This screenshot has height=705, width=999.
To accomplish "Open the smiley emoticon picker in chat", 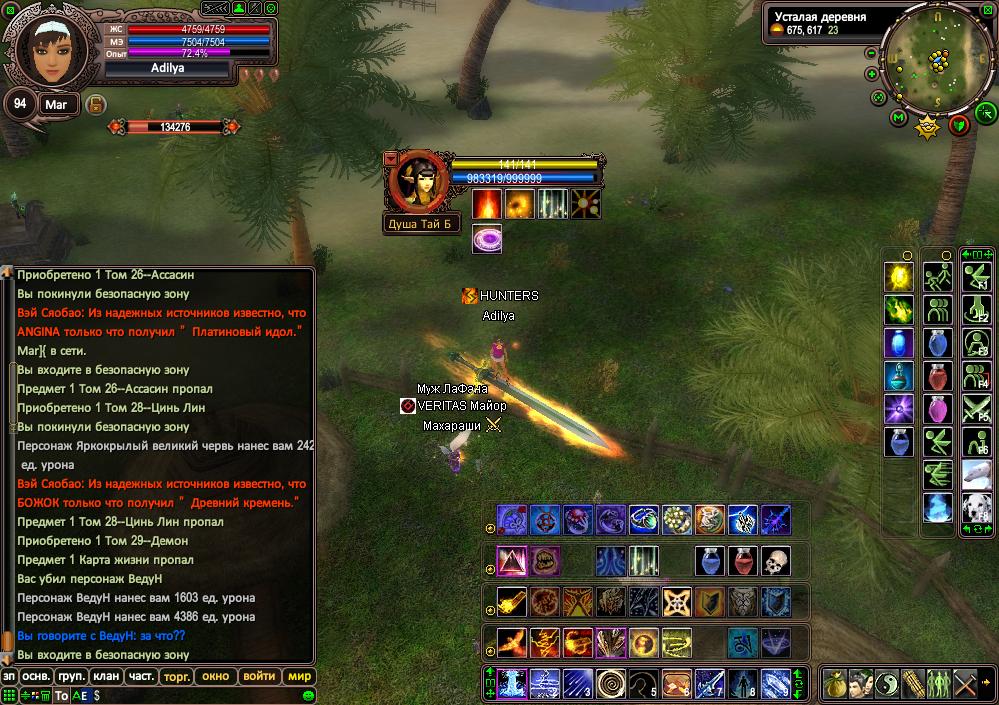I will [x=308, y=696].
